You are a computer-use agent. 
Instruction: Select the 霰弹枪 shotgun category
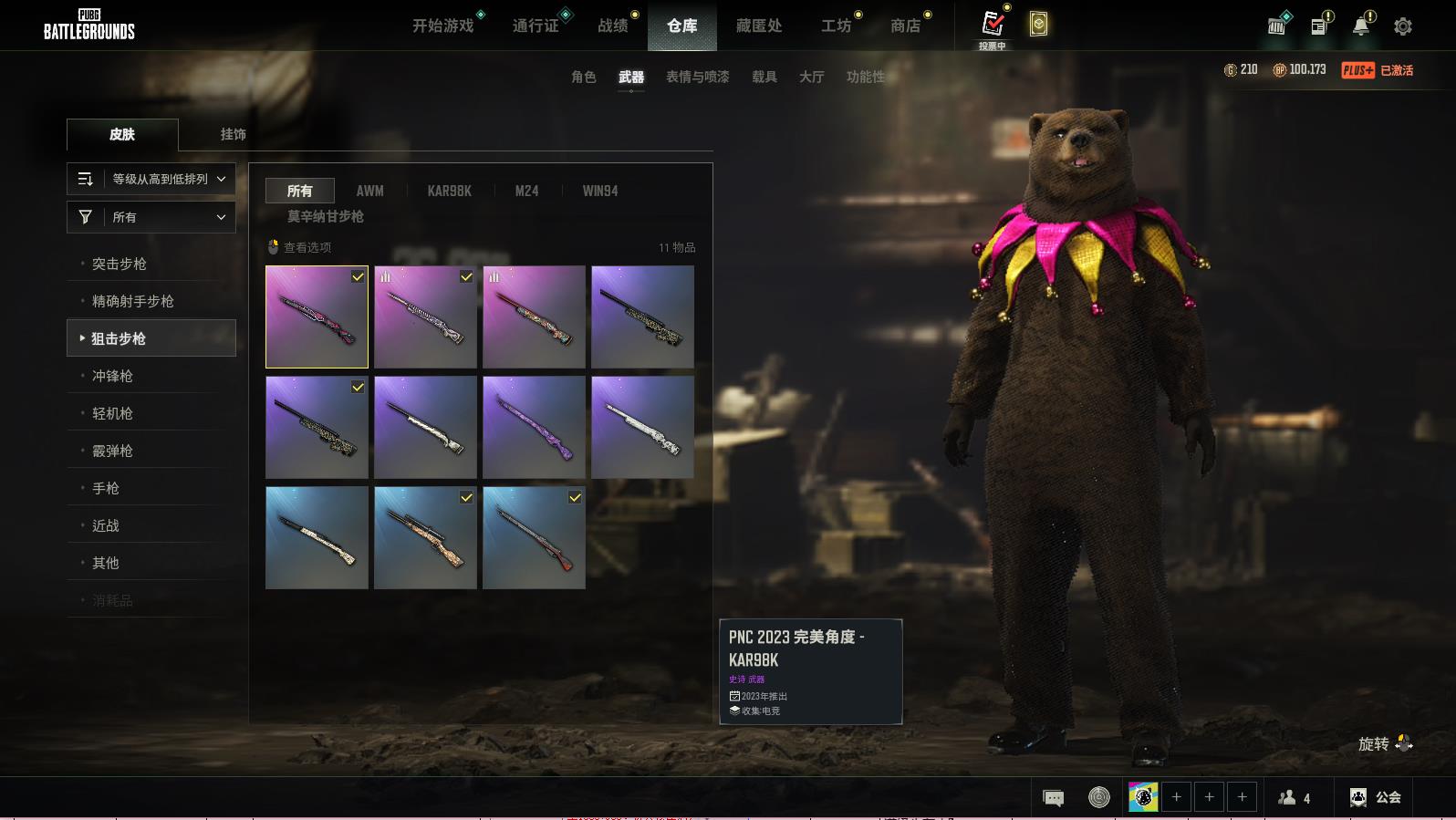[112, 451]
